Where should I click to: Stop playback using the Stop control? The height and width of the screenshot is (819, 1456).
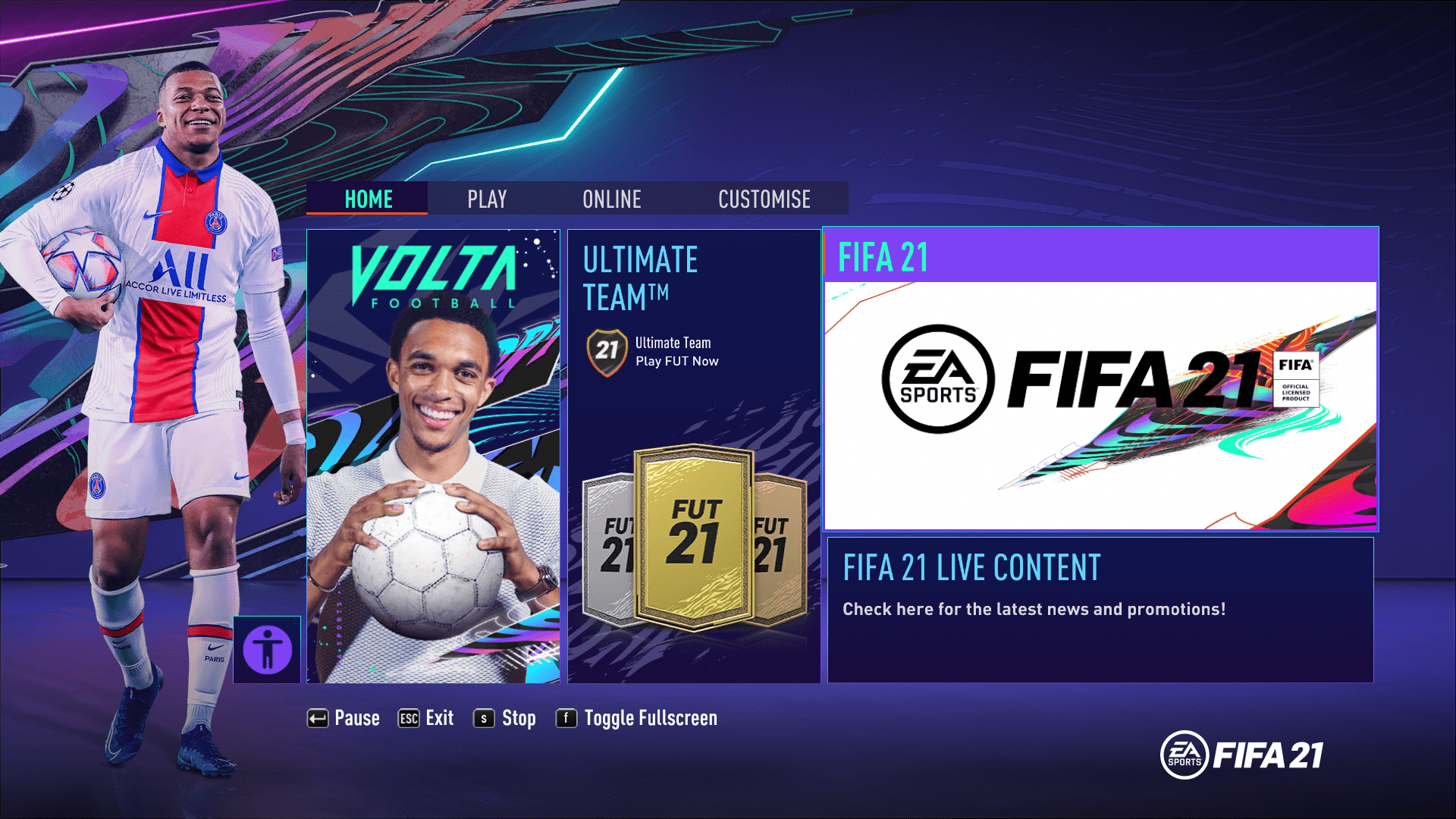519,717
